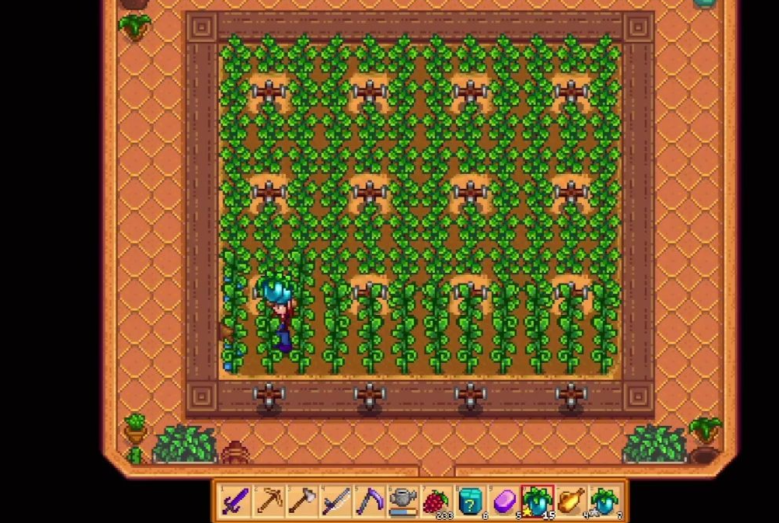Select the purple gem item slot
The height and width of the screenshot is (523, 779).
(x=504, y=500)
